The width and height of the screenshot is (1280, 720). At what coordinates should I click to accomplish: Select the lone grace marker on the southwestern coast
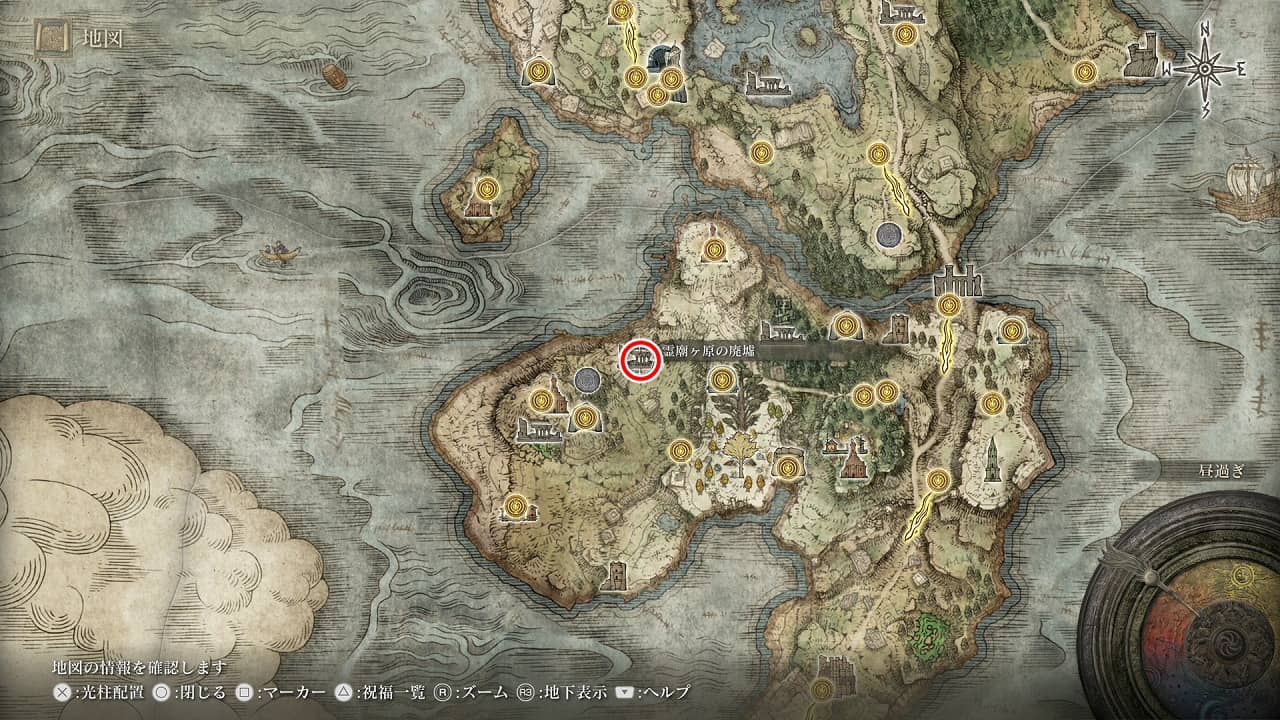point(516,507)
